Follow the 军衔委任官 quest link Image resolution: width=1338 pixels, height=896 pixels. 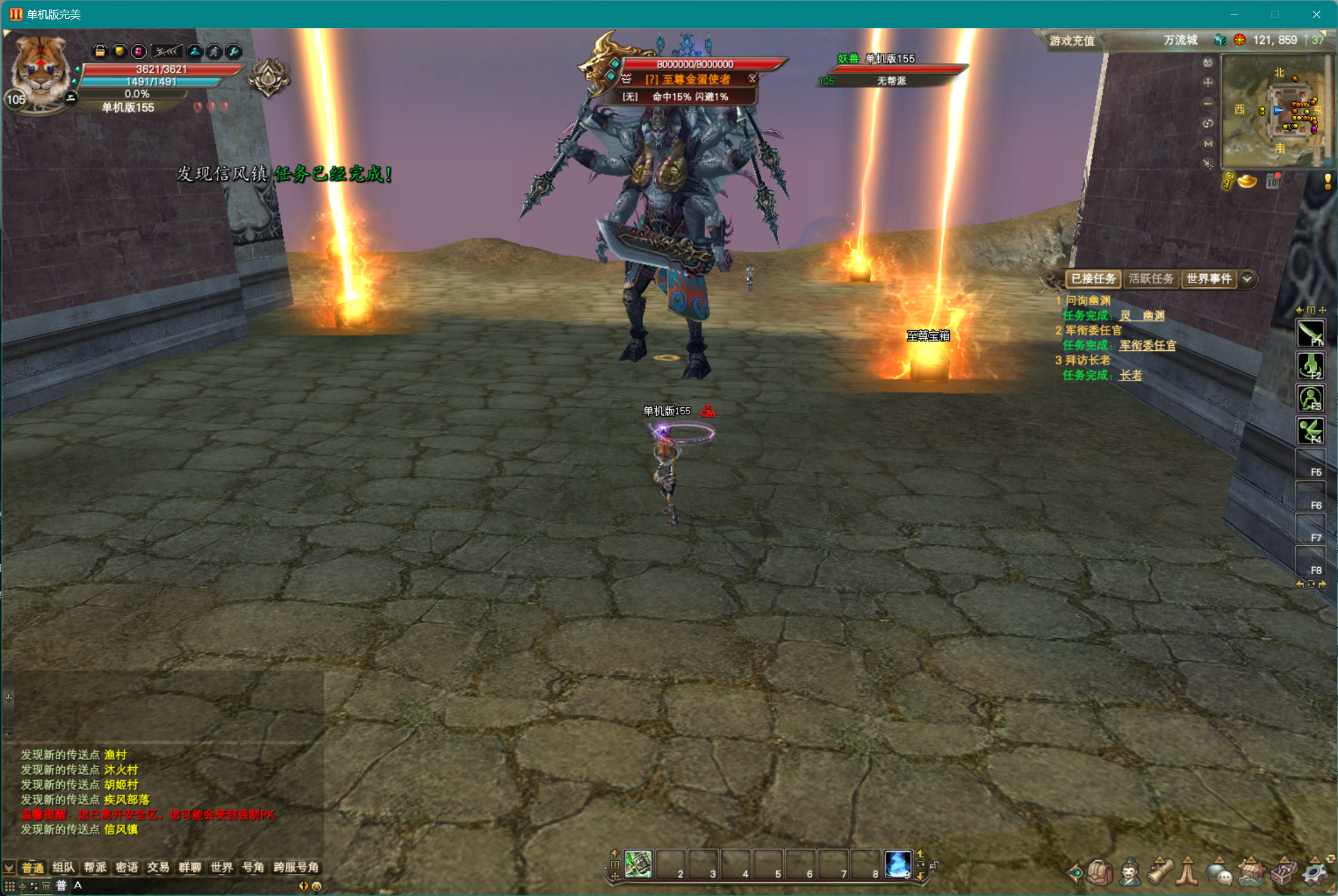coord(1147,345)
